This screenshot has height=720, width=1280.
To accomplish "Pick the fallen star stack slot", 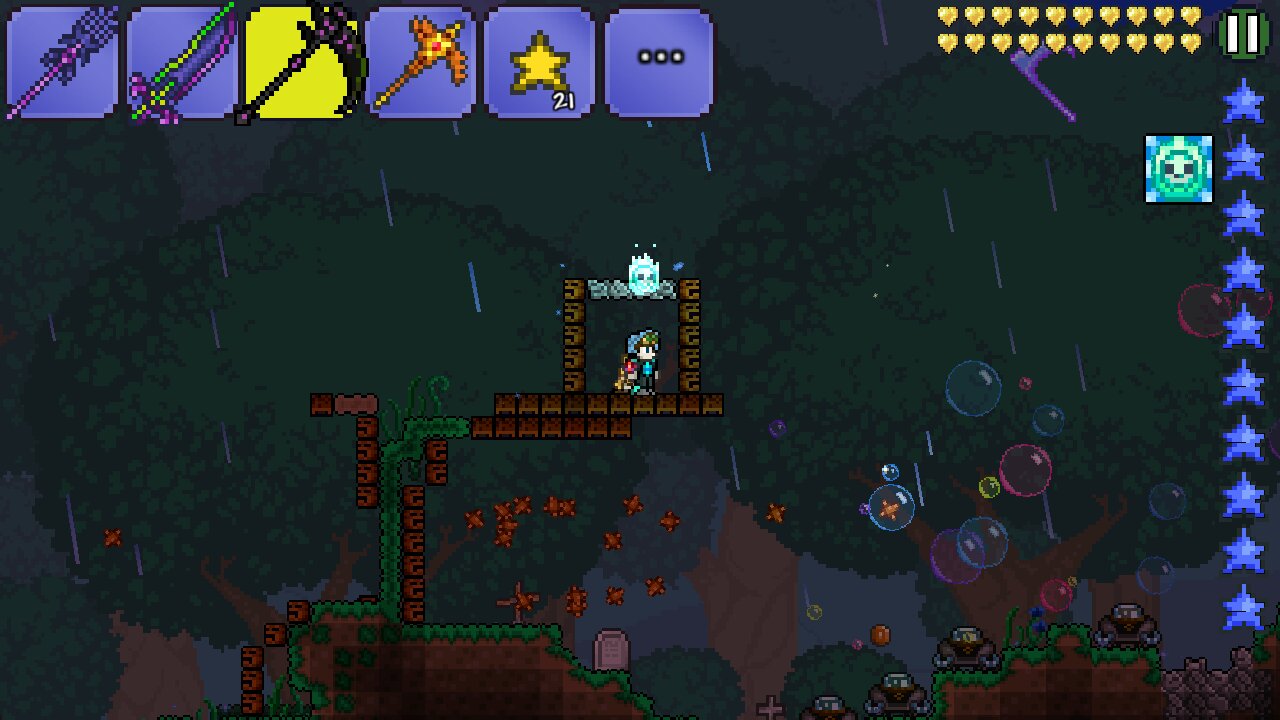I will point(540,63).
